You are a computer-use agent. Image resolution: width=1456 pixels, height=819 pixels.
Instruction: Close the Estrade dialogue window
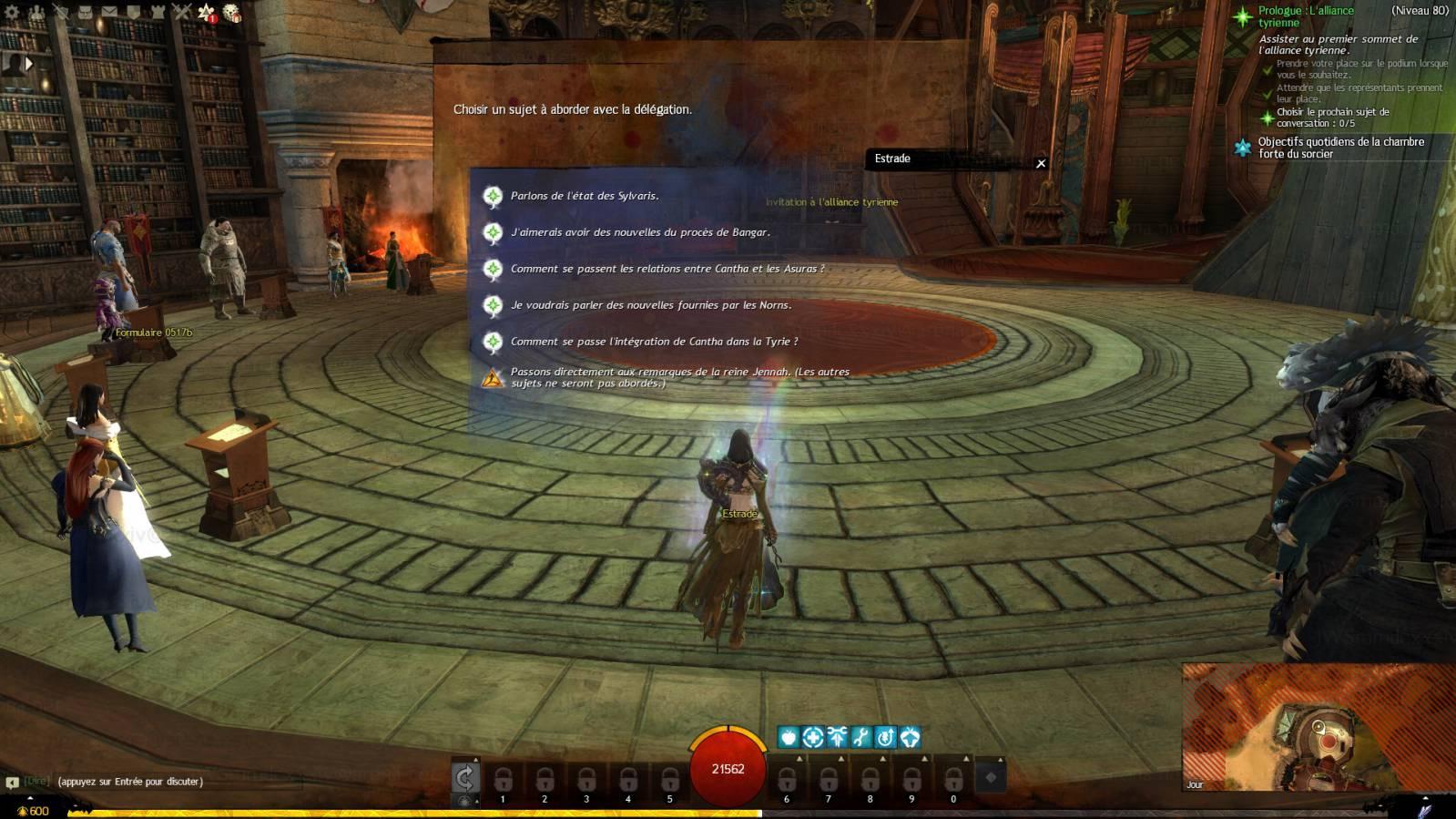point(1041,163)
